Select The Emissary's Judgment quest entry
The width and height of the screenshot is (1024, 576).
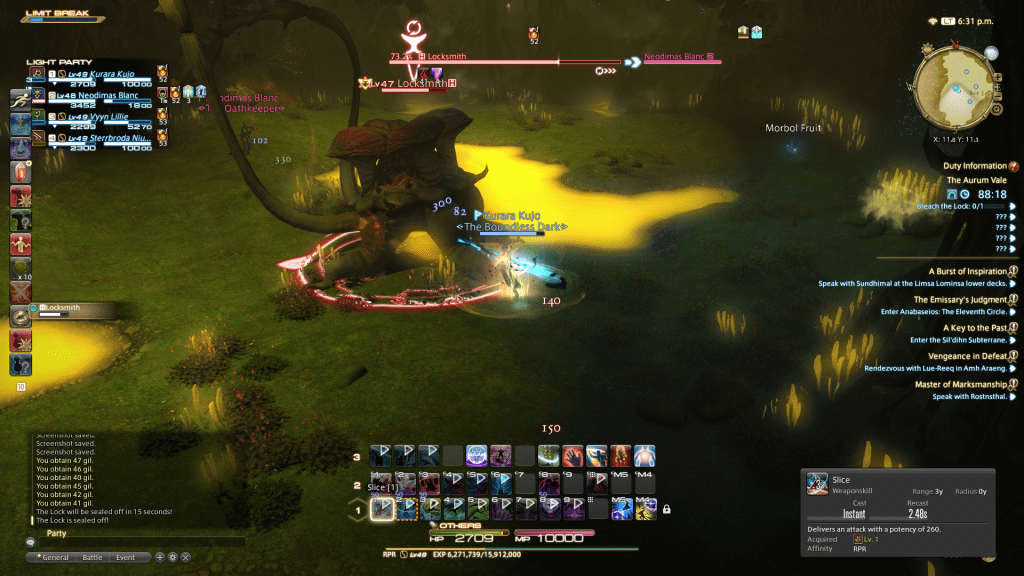pyautogui.click(x=960, y=299)
